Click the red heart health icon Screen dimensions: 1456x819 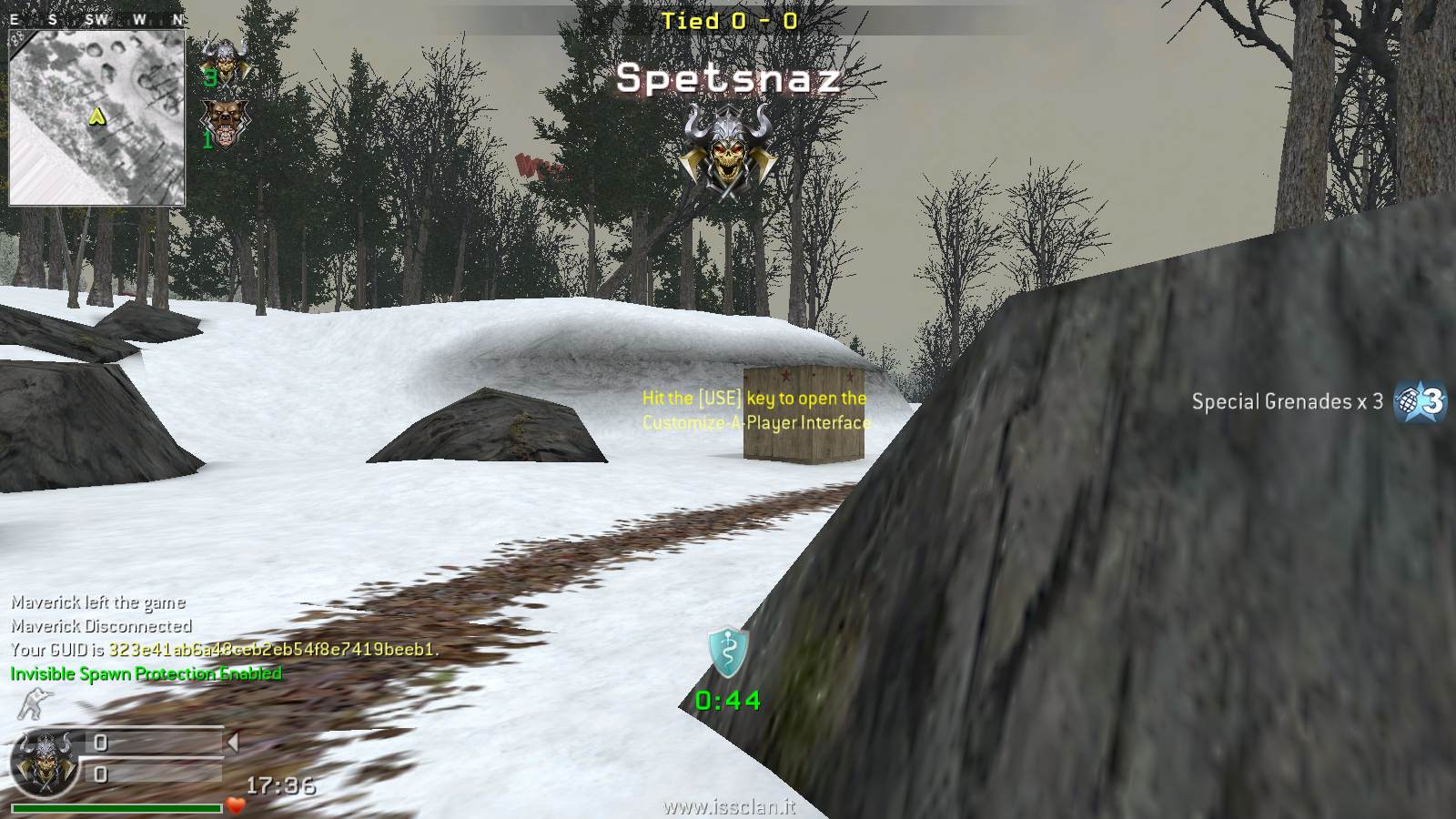click(236, 805)
